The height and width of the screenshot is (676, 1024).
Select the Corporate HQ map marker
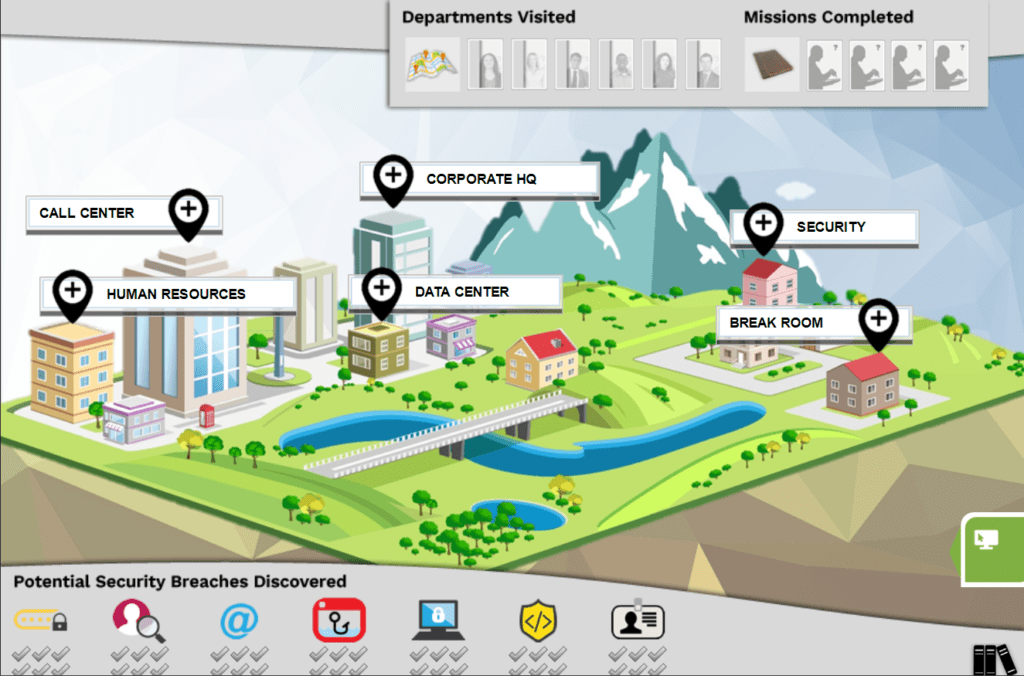click(x=393, y=177)
